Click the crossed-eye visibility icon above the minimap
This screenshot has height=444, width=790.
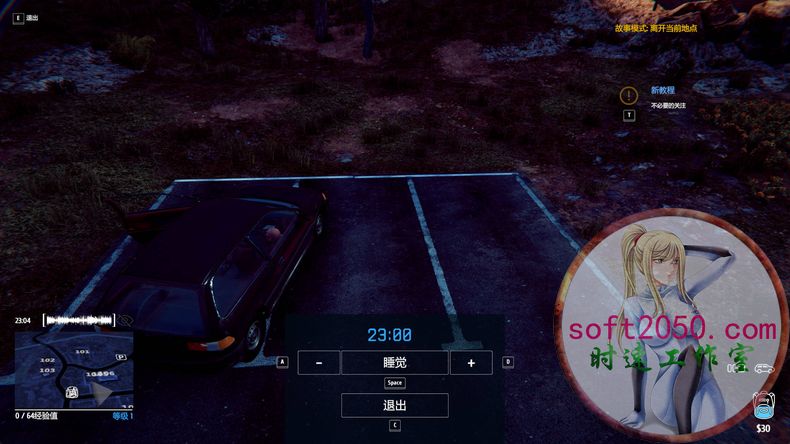(x=126, y=320)
